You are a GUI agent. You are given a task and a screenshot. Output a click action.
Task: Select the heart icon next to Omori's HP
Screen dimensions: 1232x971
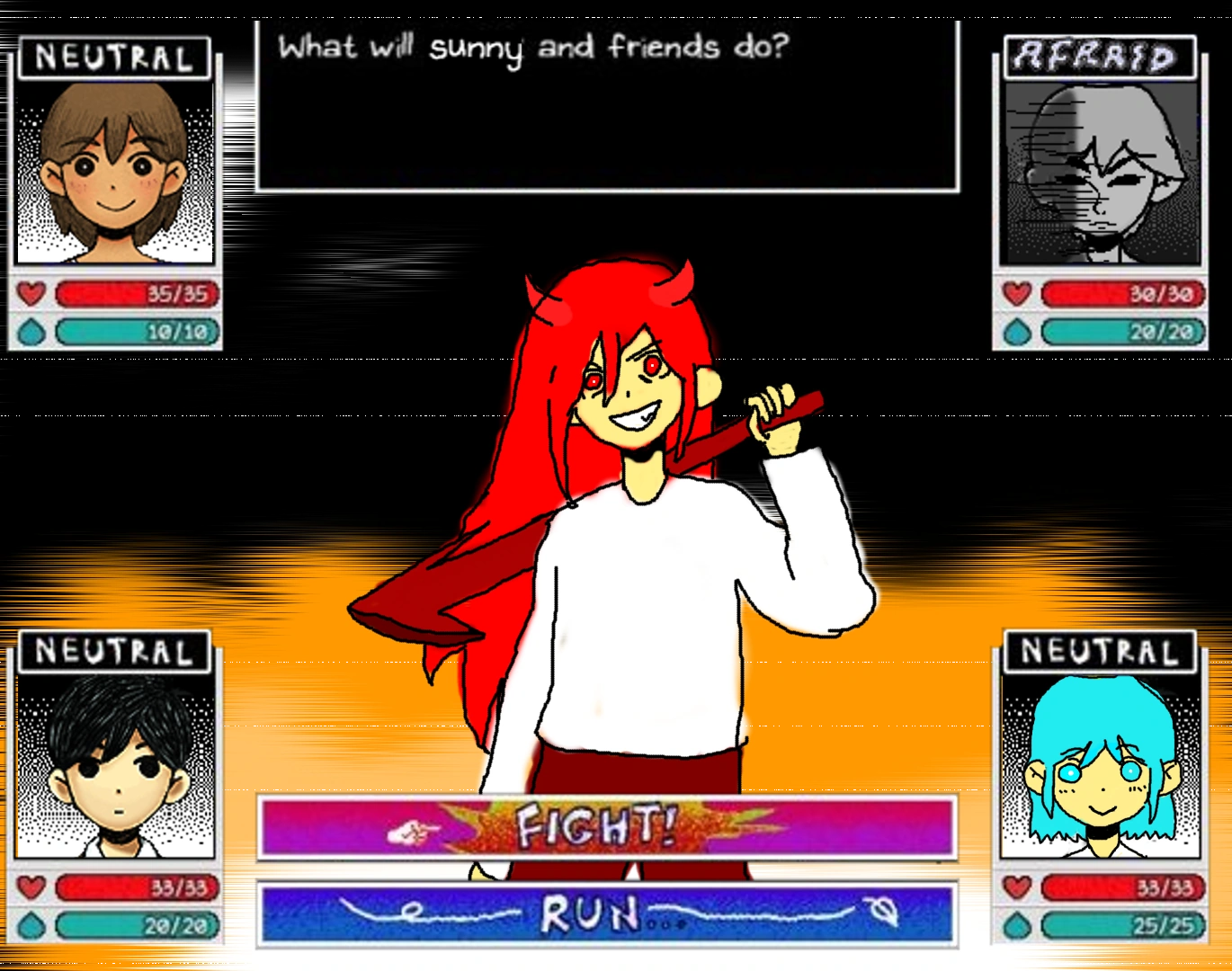tap(31, 886)
